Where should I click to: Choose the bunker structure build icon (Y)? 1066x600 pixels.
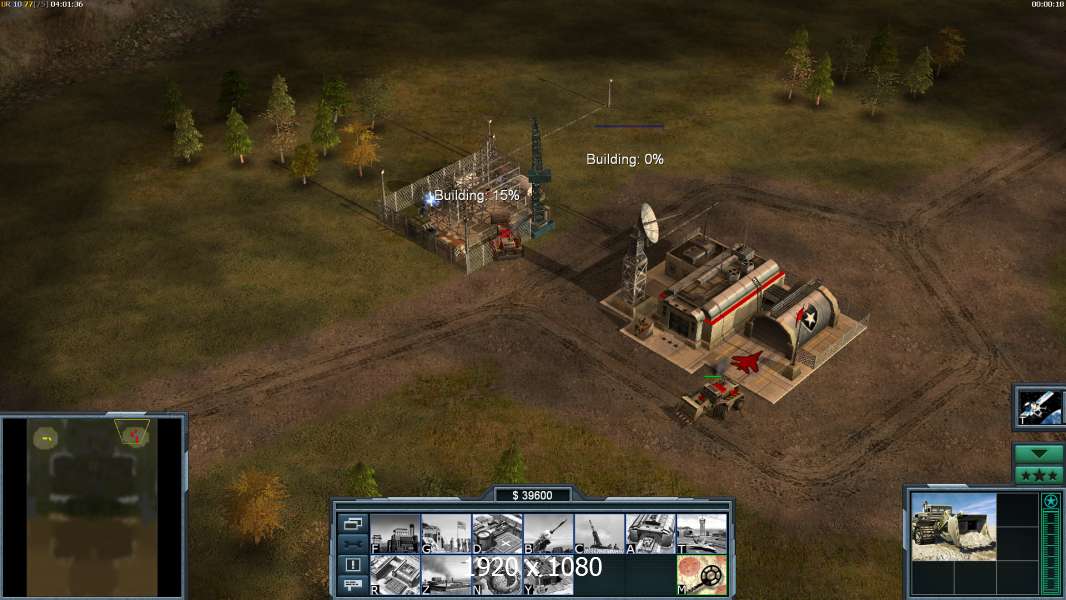pyautogui.click(x=548, y=575)
